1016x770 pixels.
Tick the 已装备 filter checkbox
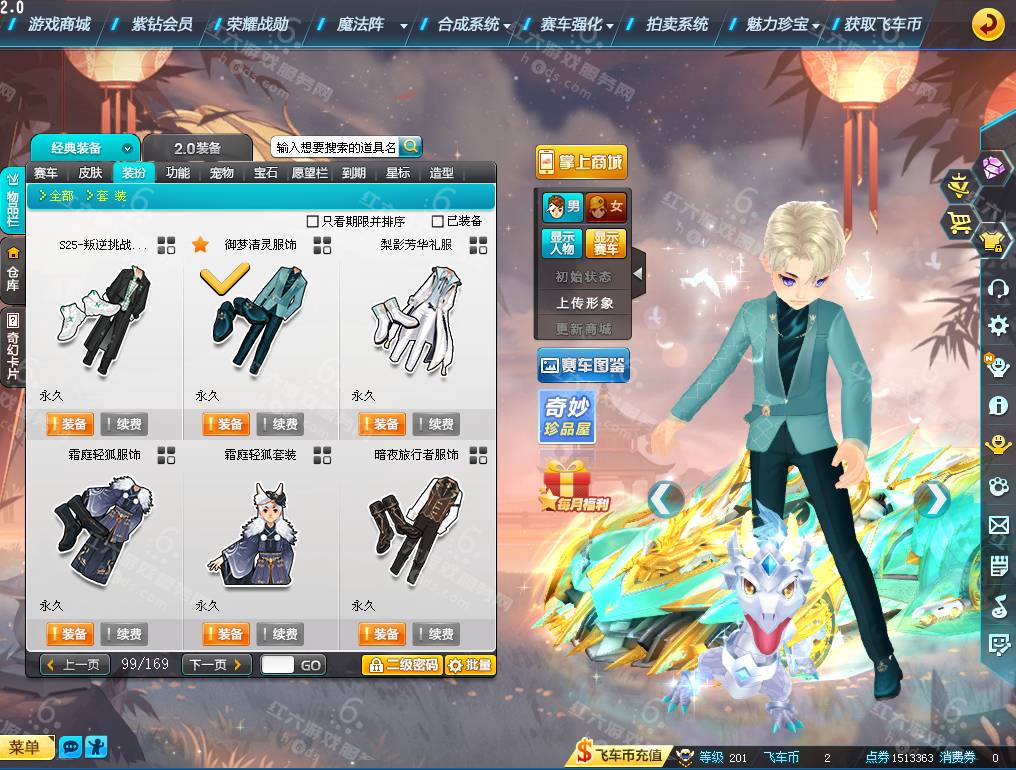(438, 221)
